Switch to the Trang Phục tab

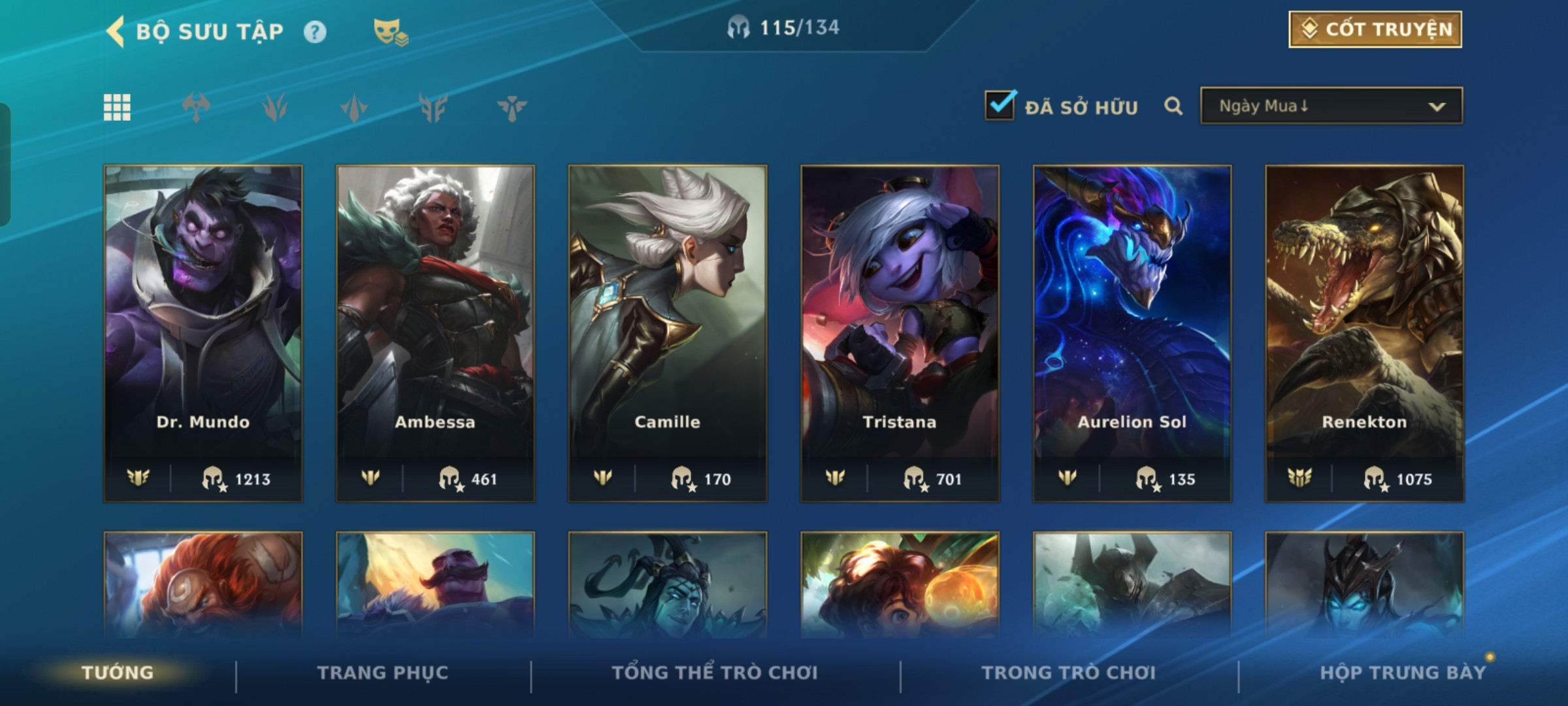coord(383,673)
